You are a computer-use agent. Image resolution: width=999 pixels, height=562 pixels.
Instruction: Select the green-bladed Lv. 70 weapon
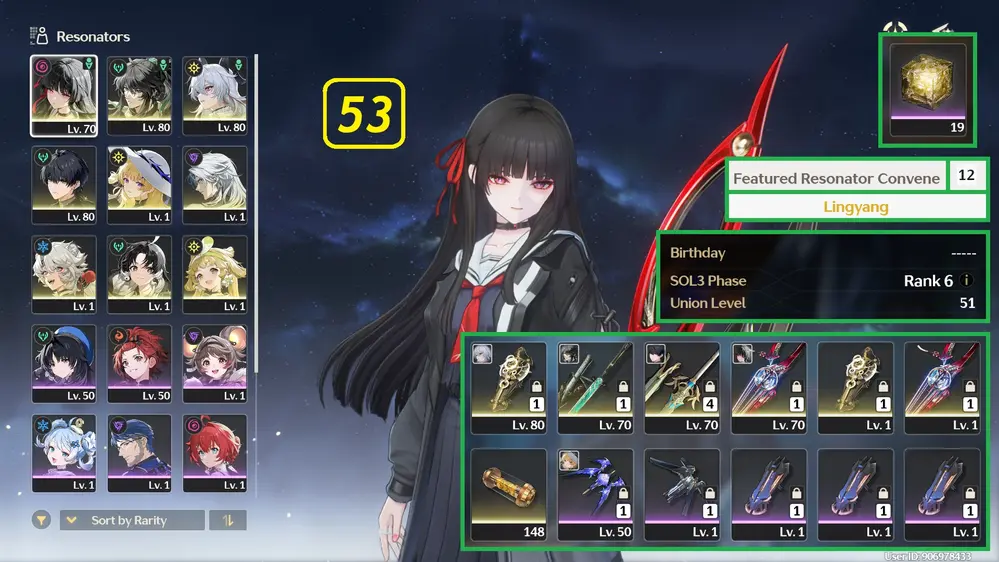click(594, 387)
